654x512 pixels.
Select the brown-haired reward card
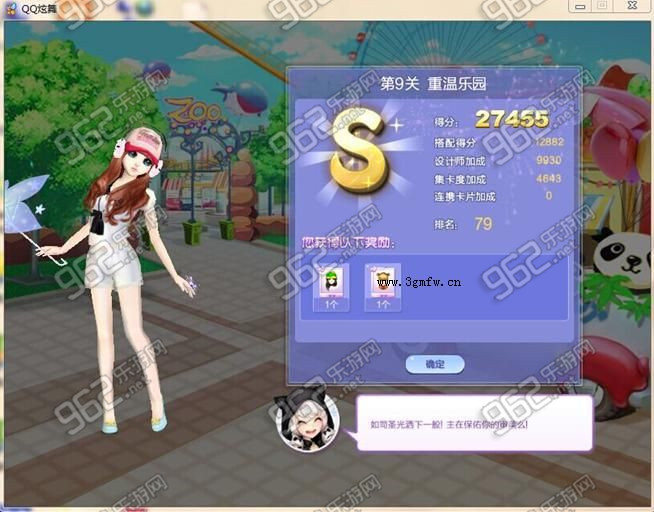[383, 287]
